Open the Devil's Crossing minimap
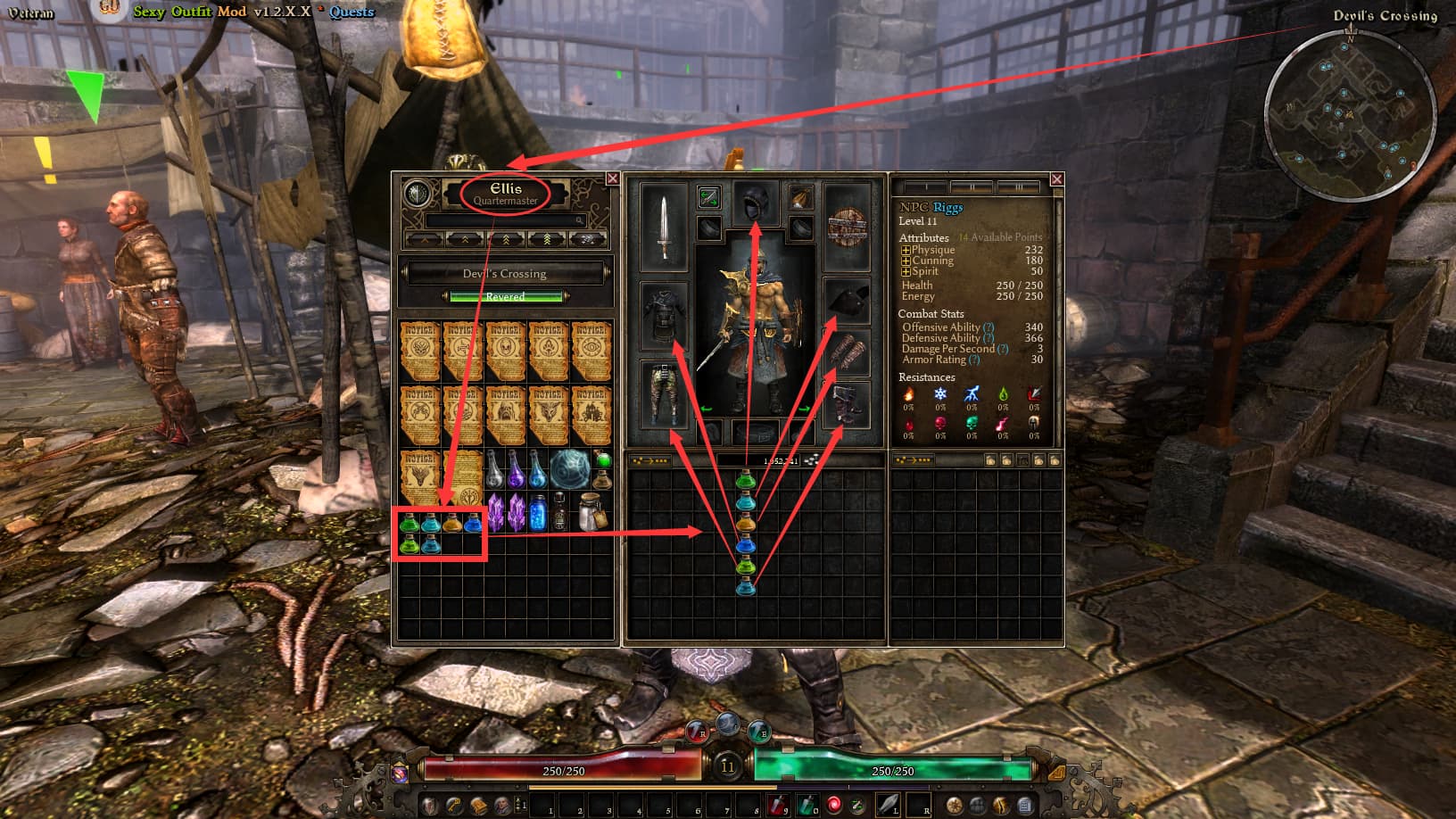The height and width of the screenshot is (819, 1456). 1349,114
